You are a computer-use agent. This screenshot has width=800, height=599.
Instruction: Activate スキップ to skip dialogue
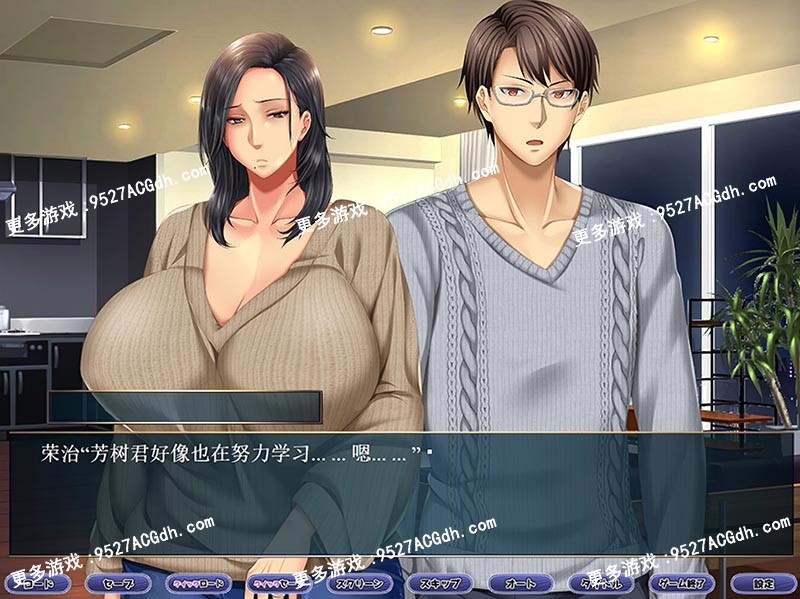pyautogui.click(x=440, y=582)
